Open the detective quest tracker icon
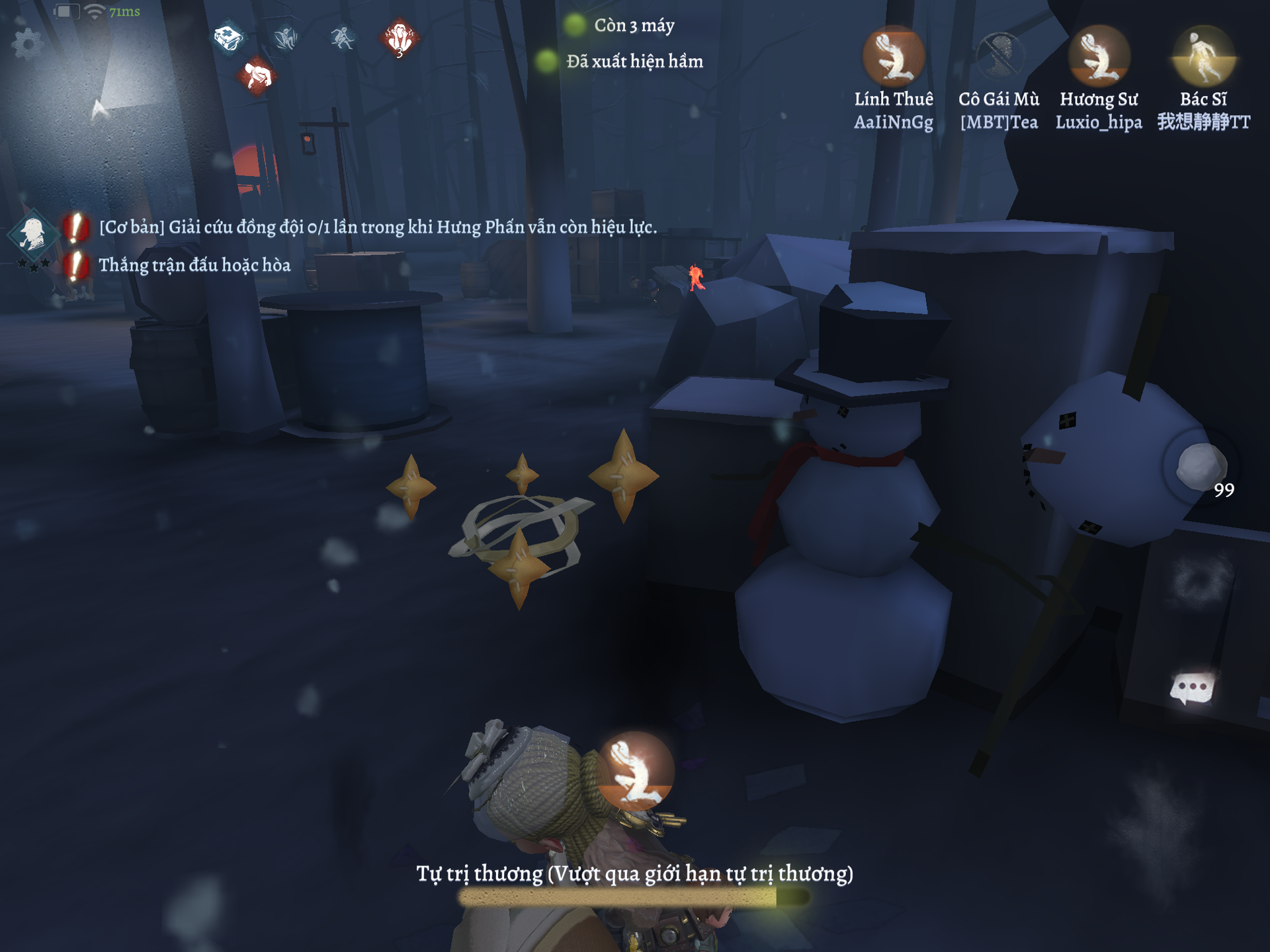This screenshot has height=952, width=1270. 32,233
